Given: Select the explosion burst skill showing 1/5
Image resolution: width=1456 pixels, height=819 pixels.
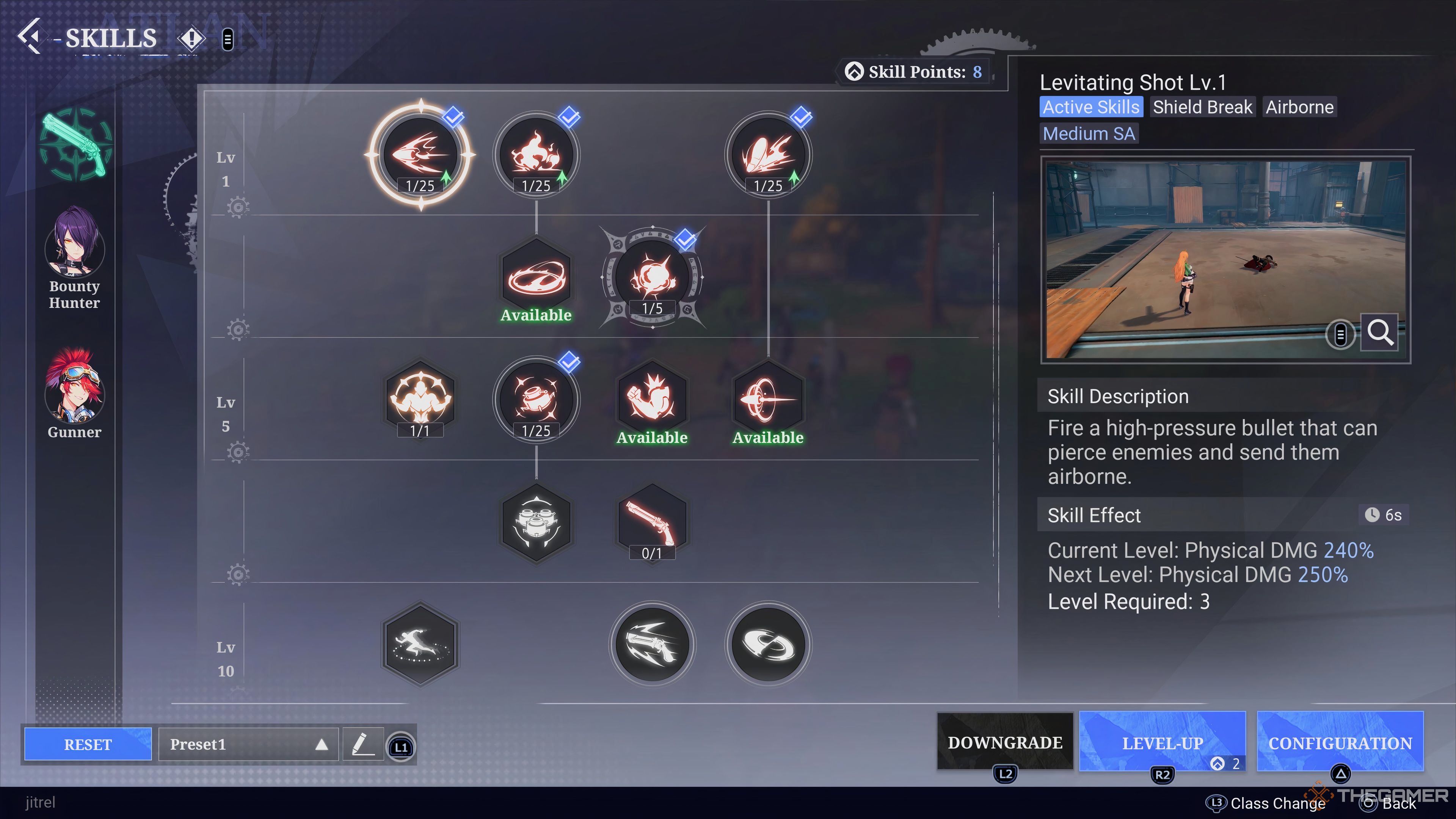Looking at the screenshot, I should pyautogui.click(x=652, y=277).
